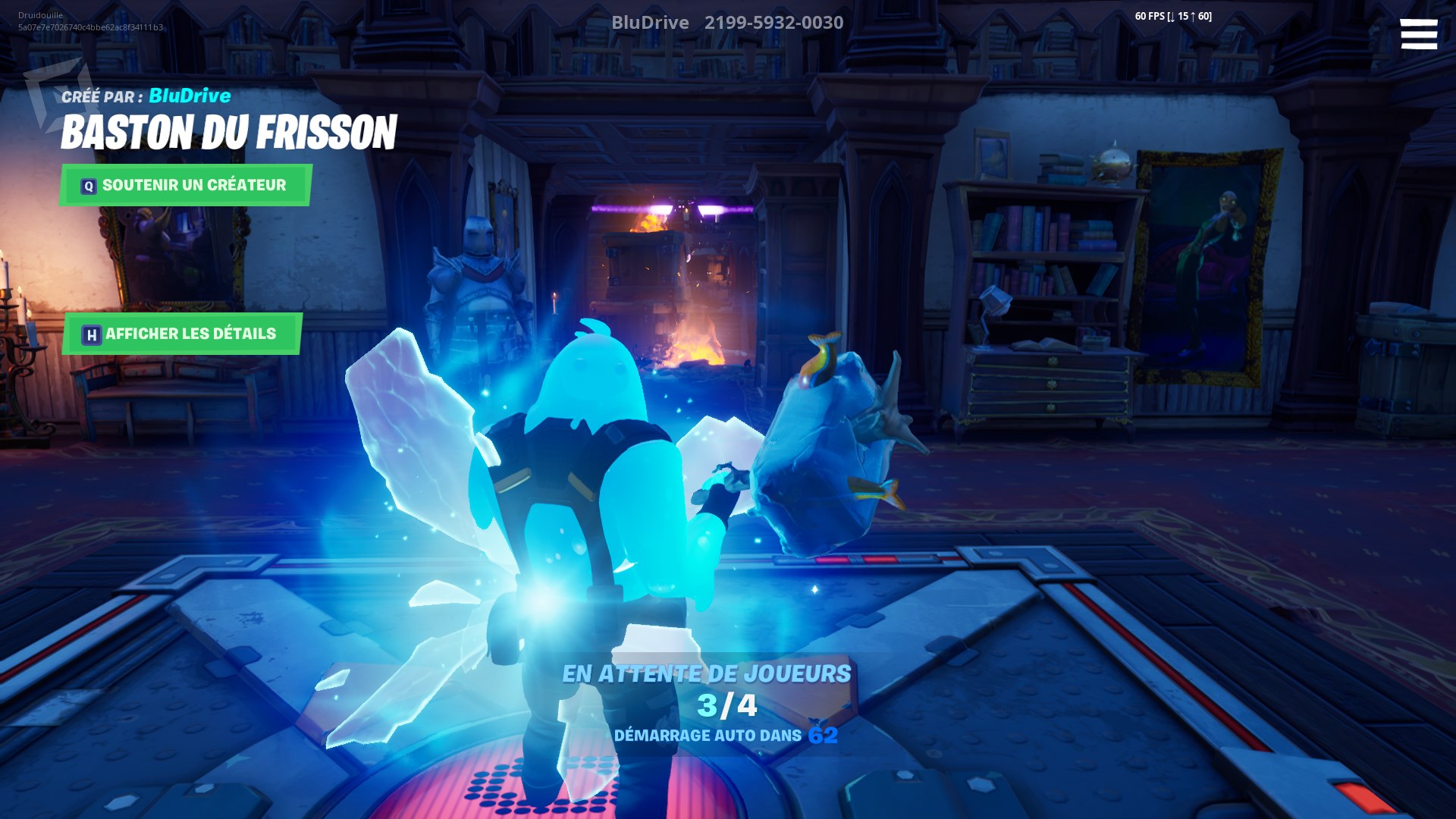Click the Q keybind icon on the green button
The width and height of the screenshot is (1456, 819).
[x=89, y=184]
